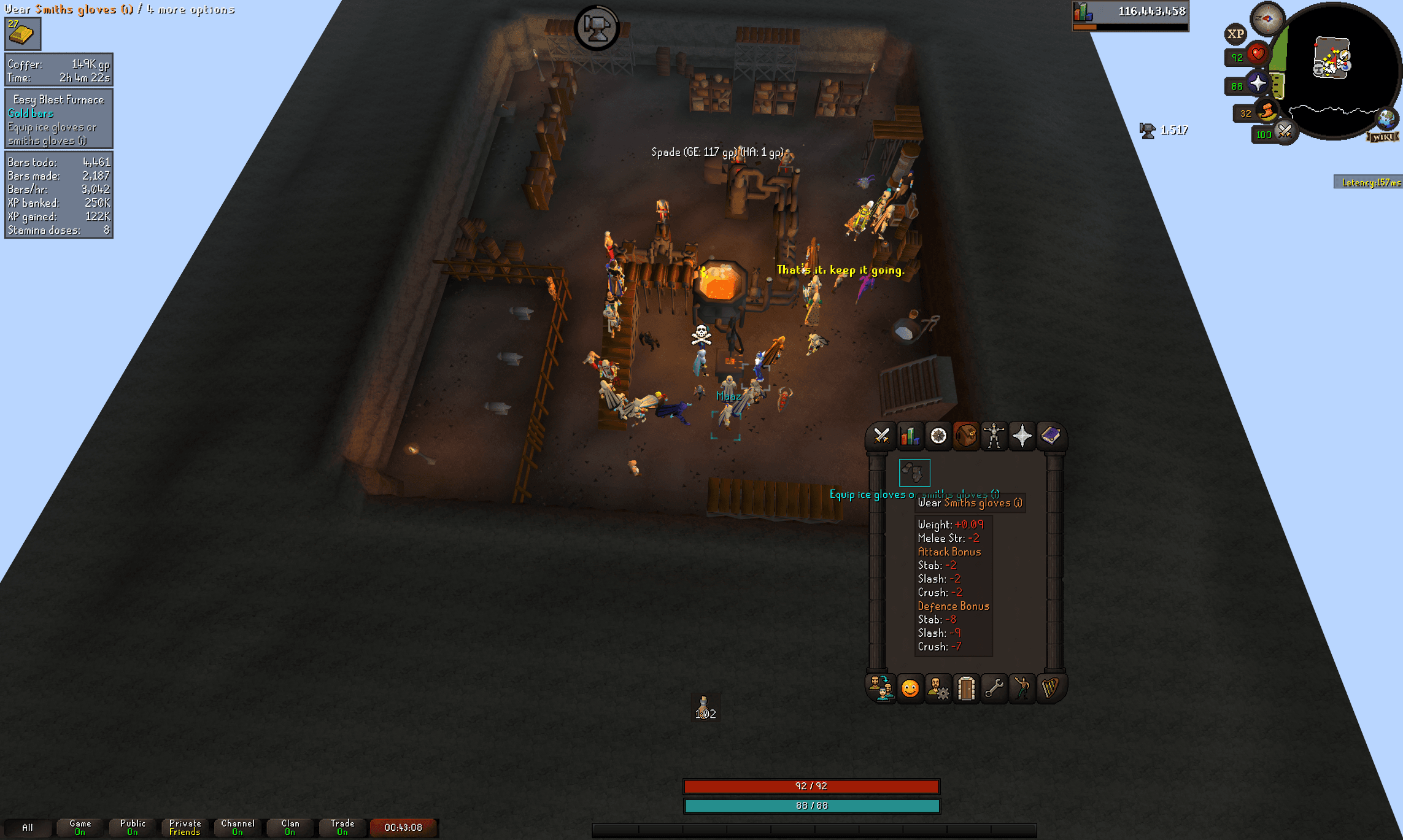
Task: Select the Game chat filter tab
Action: point(80,827)
